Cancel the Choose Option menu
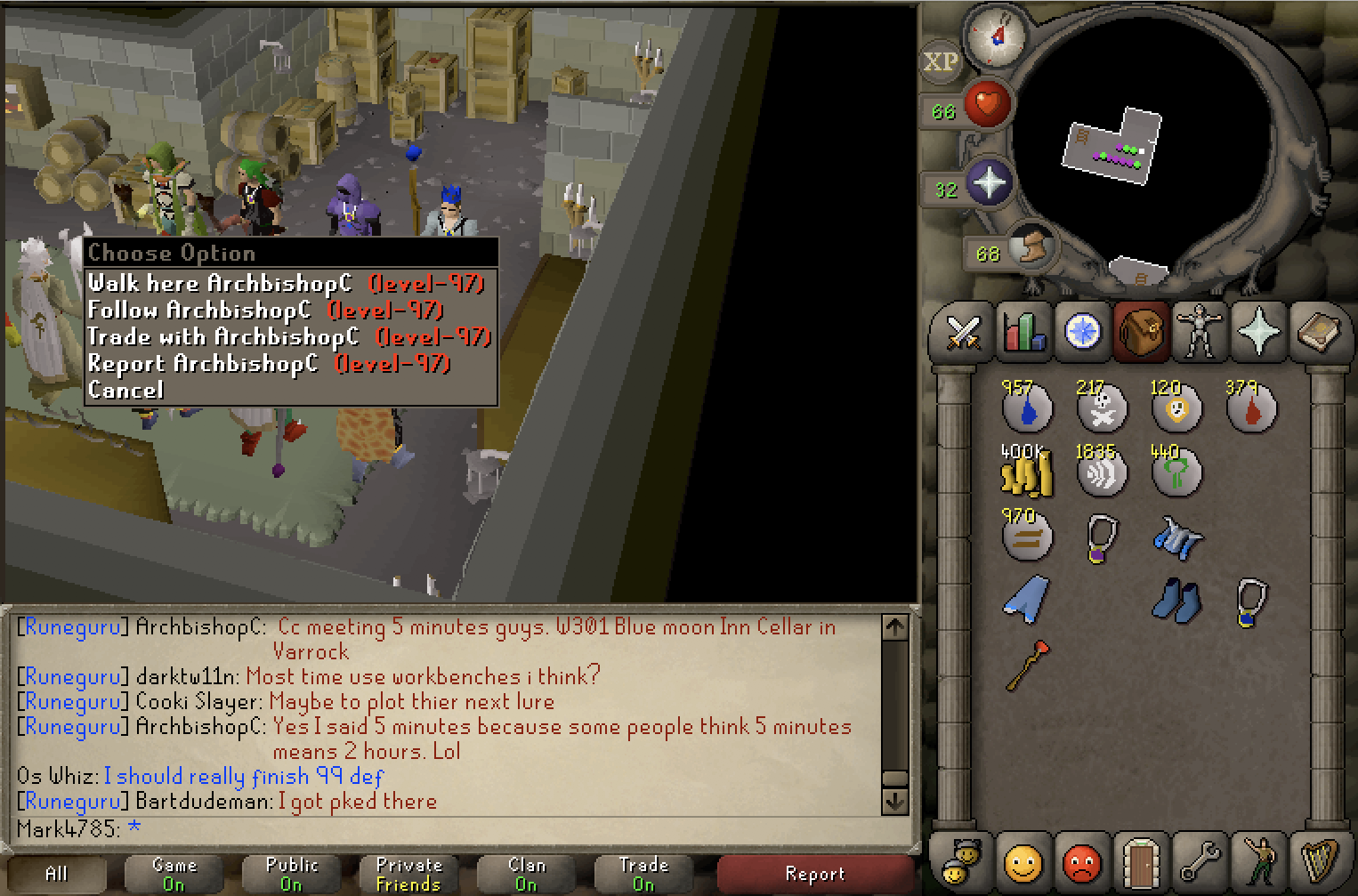The width and height of the screenshot is (1358, 896). tap(125, 391)
